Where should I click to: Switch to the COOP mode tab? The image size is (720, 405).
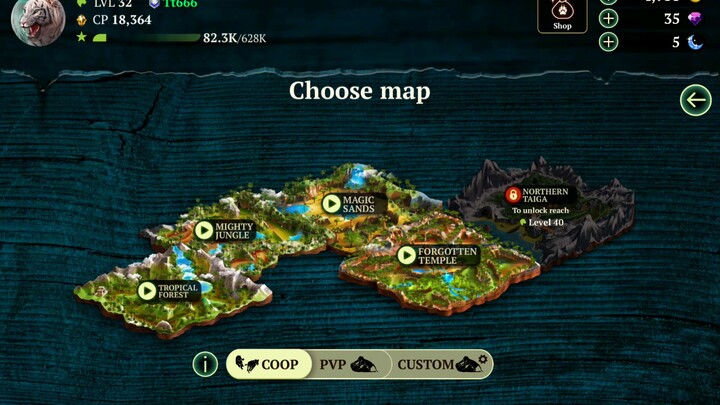click(x=267, y=364)
